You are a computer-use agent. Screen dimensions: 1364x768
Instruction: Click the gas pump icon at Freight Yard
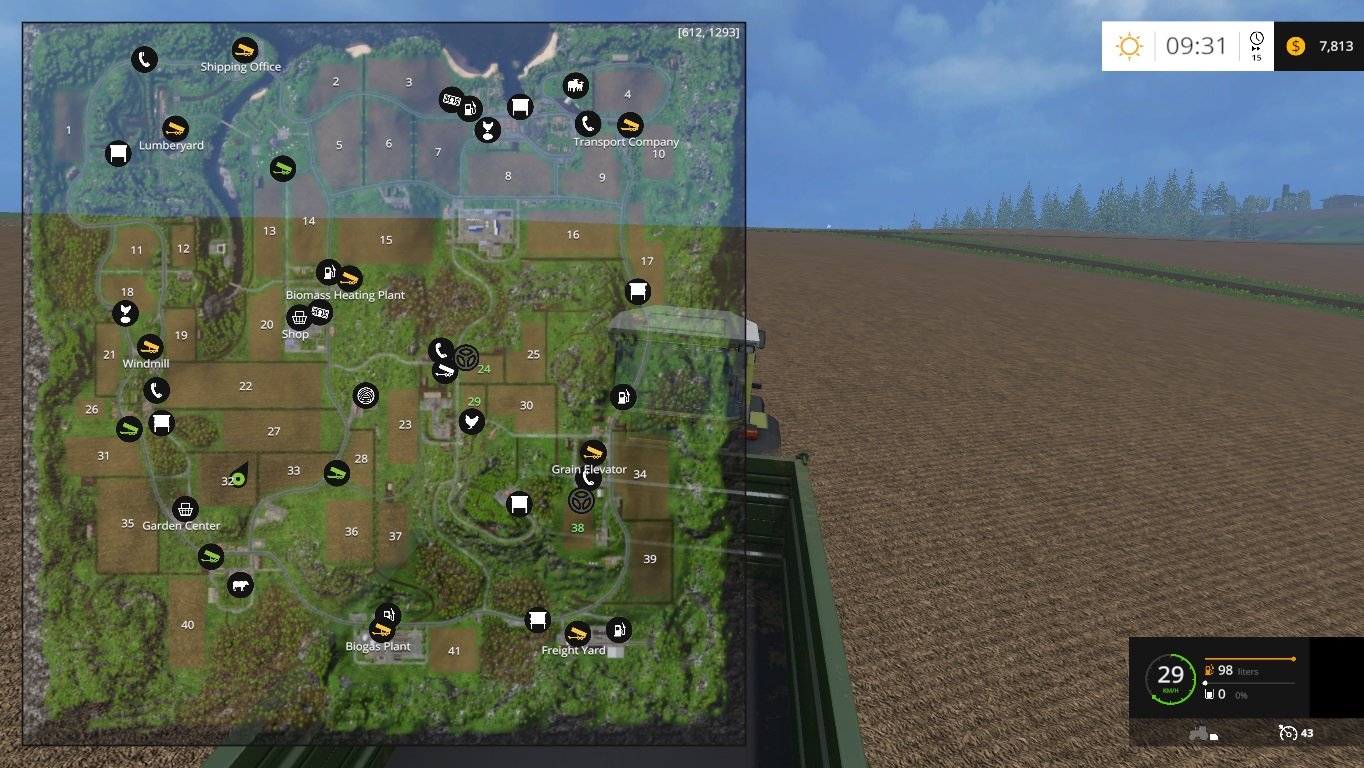pos(619,631)
